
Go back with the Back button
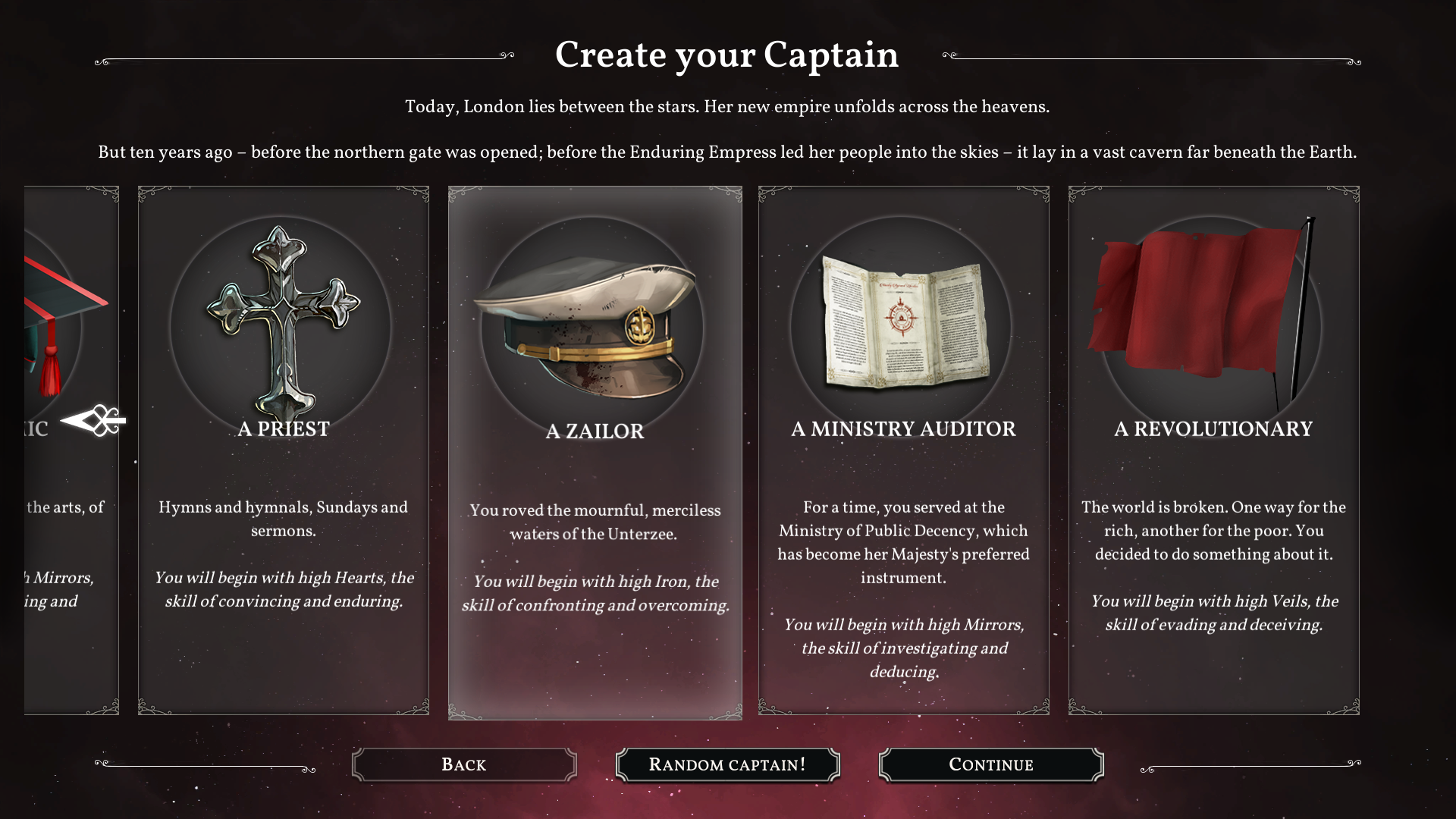pos(464,764)
